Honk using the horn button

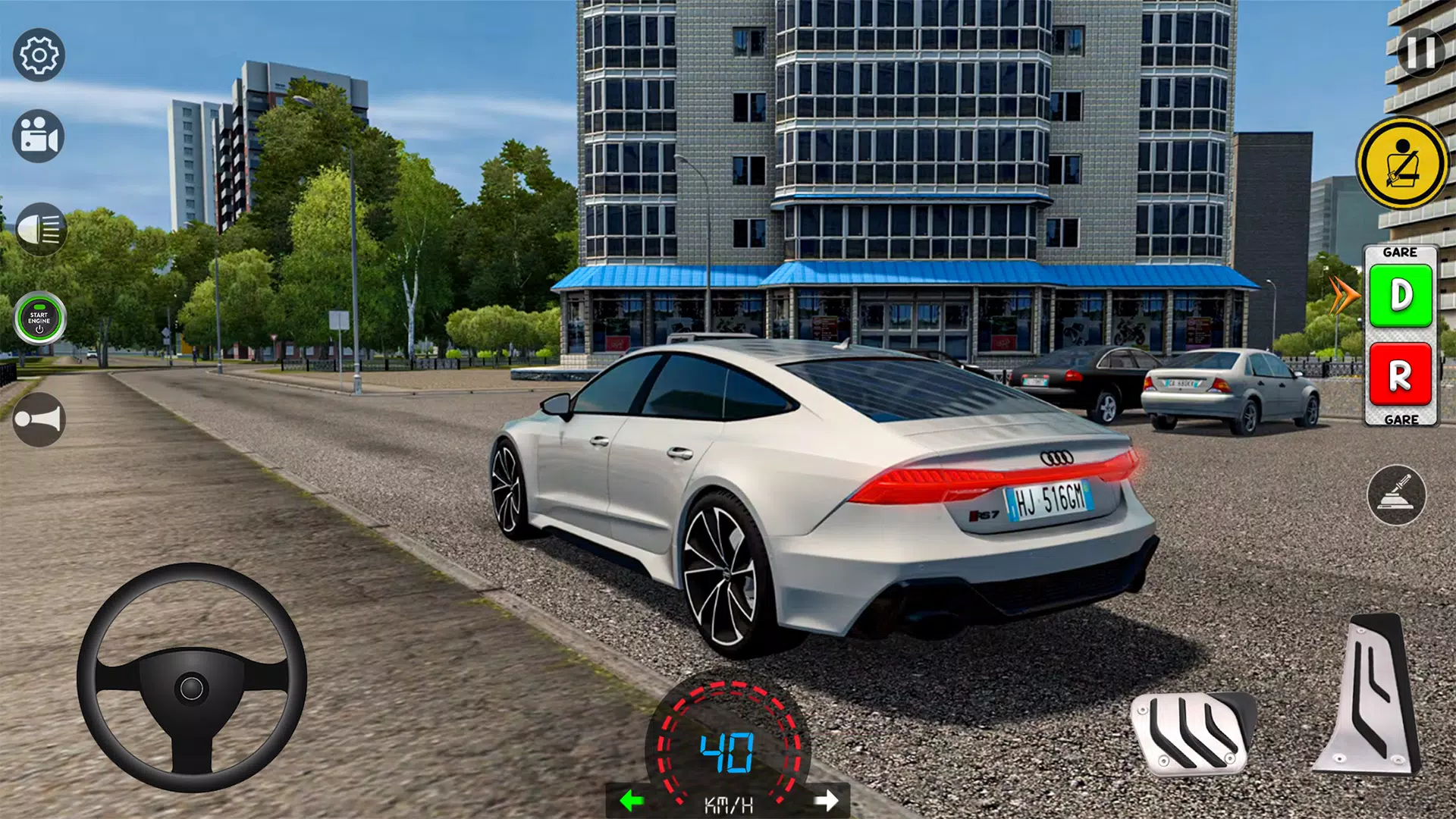pyautogui.click(x=39, y=419)
